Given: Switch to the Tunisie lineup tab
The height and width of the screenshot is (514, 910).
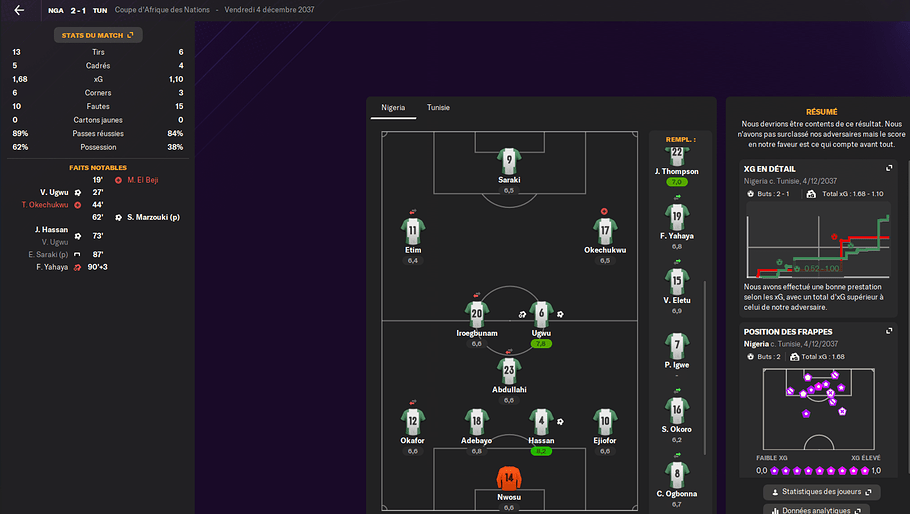Looking at the screenshot, I should 438,107.
